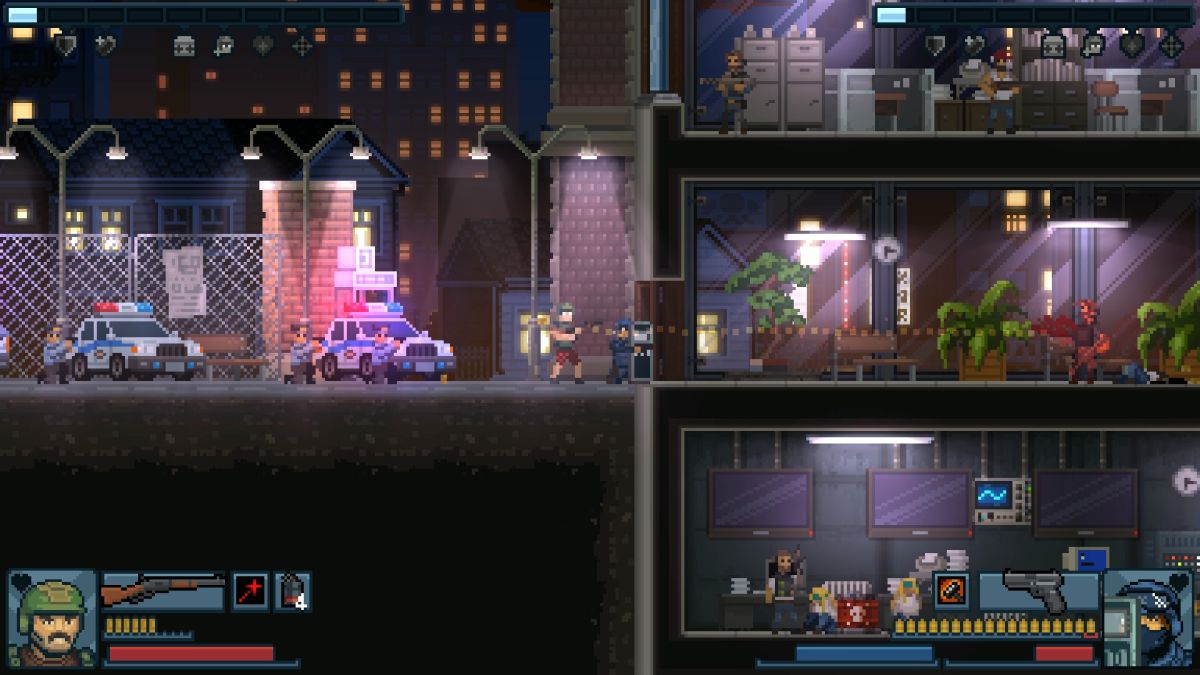Click the green-helmeted soldier portrait

52,617
